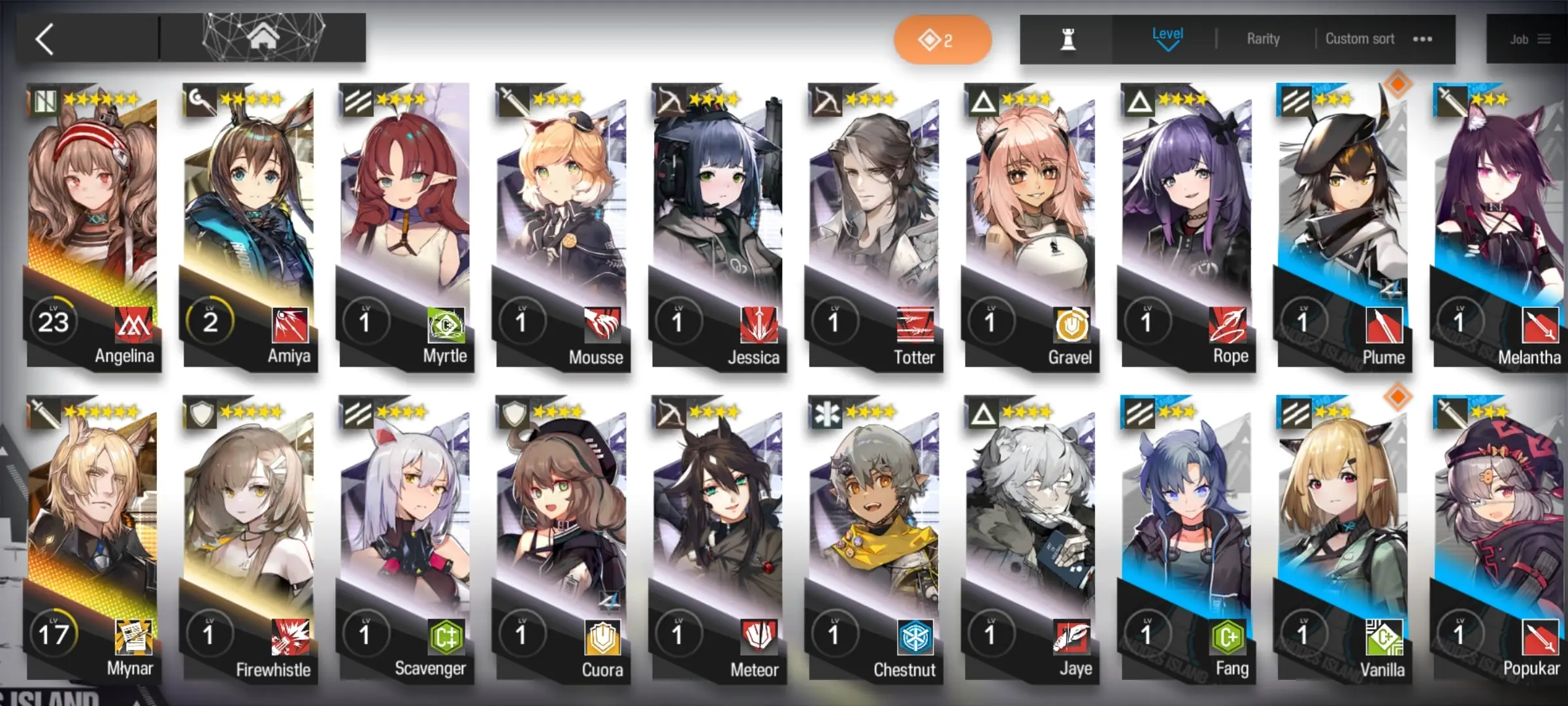Click the chess rook icon button
The height and width of the screenshot is (706, 1568).
pos(1068,40)
